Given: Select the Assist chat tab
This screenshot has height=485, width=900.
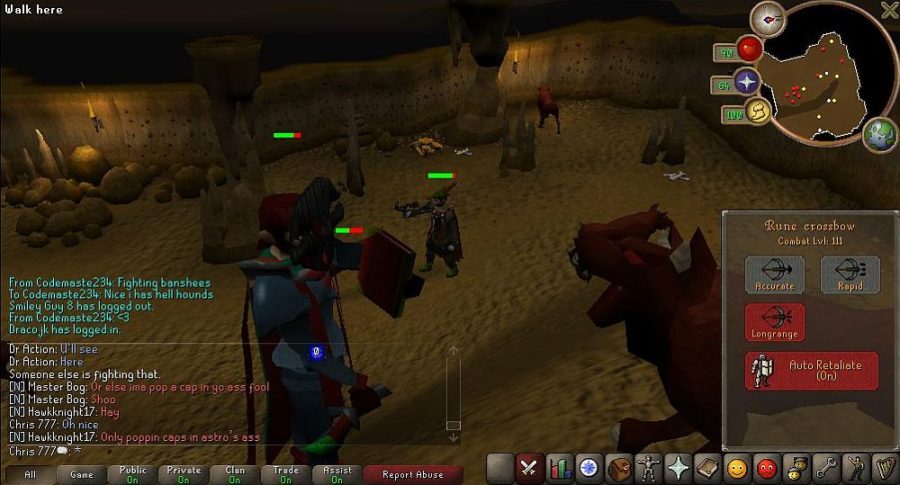Looking at the screenshot, I should pos(337,474).
